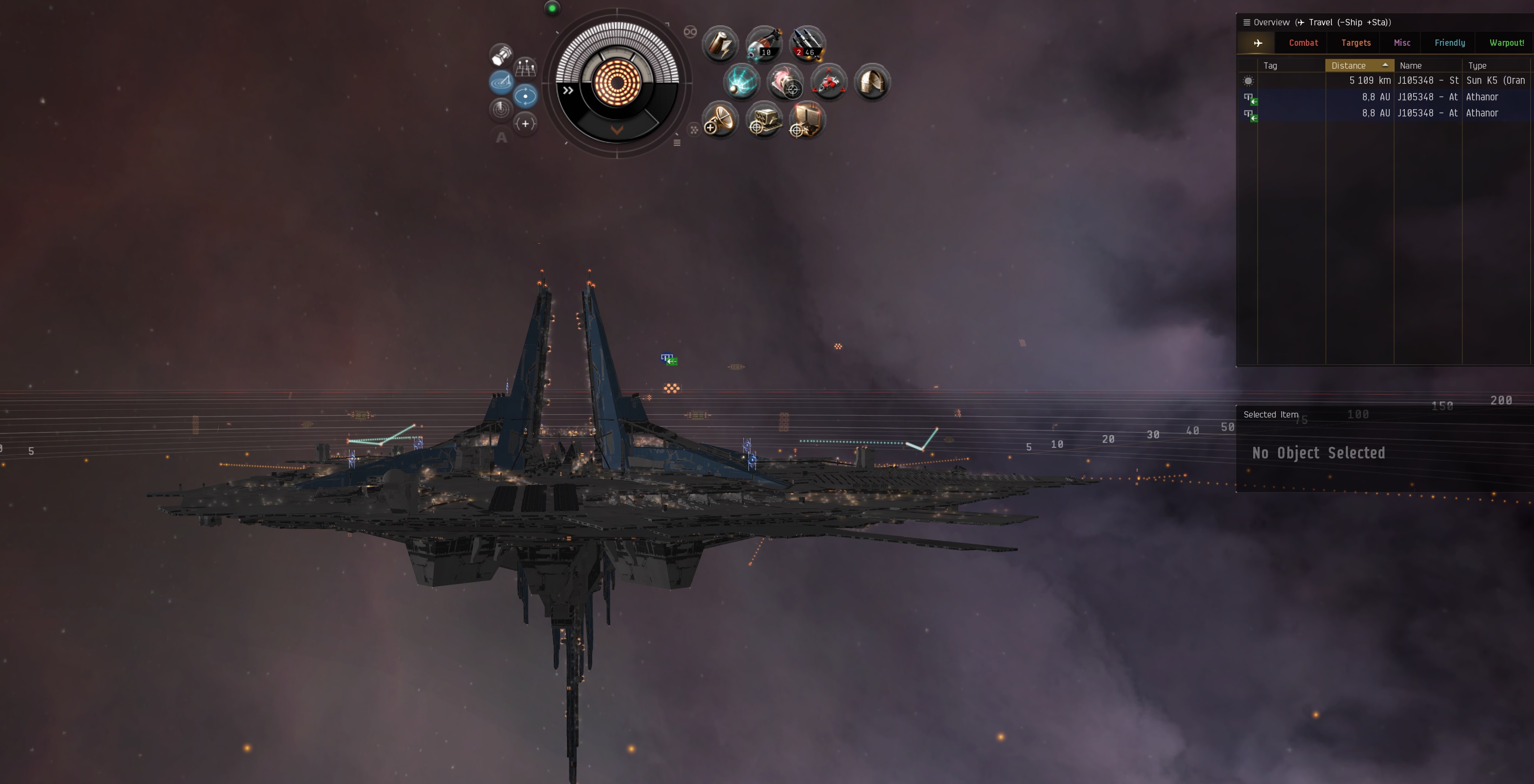Activate the cyan energy web module
1534x784 pixels.
[741, 82]
